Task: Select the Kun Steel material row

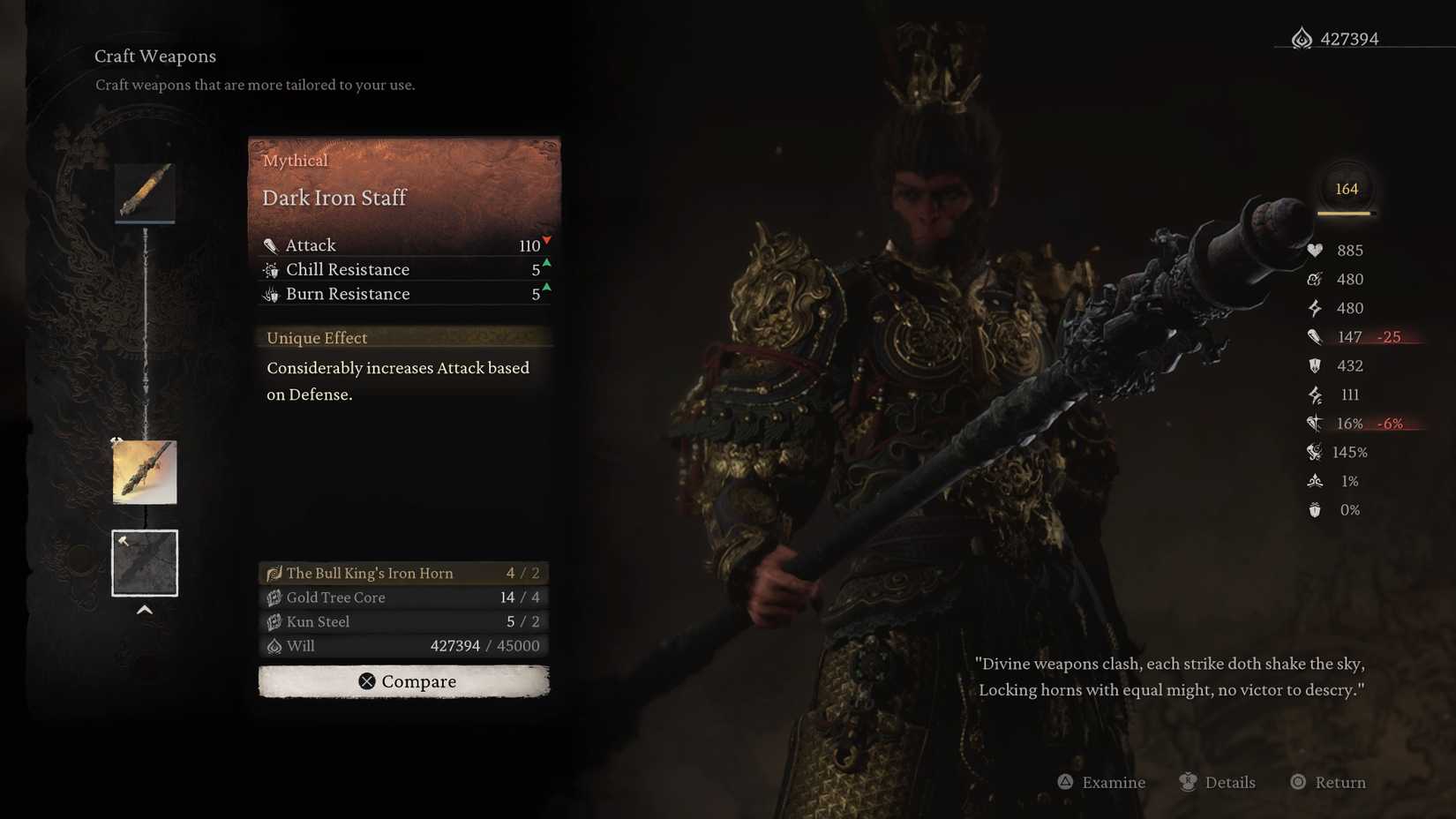Action: coord(403,621)
